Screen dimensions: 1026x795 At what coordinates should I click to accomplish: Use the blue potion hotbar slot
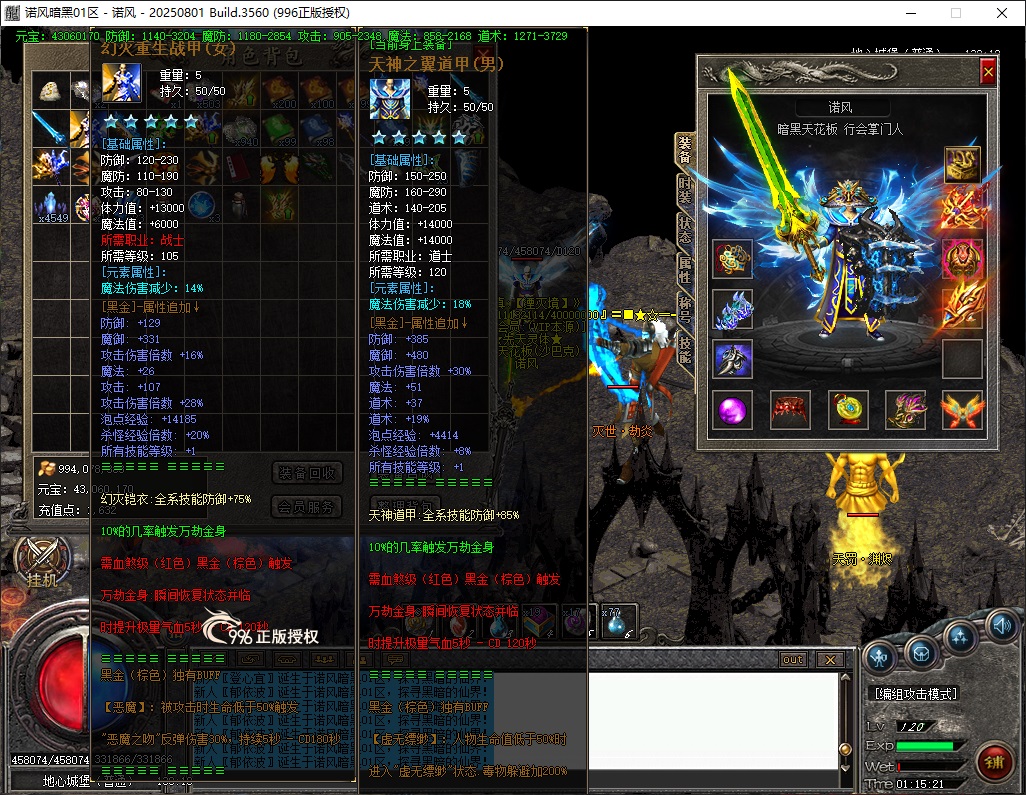tap(612, 624)
